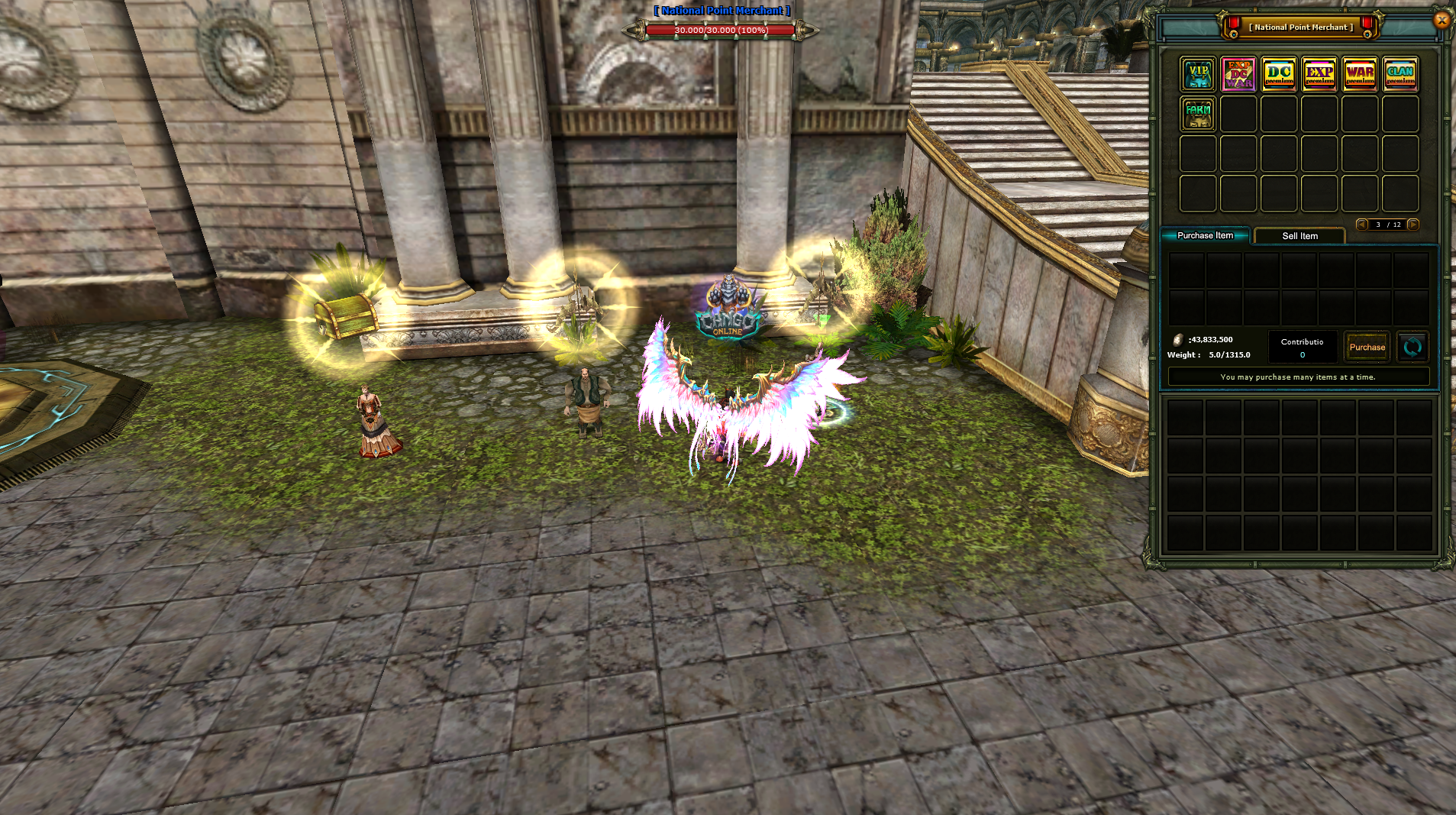Choose the CLAN premium item

click(1400, 74)
